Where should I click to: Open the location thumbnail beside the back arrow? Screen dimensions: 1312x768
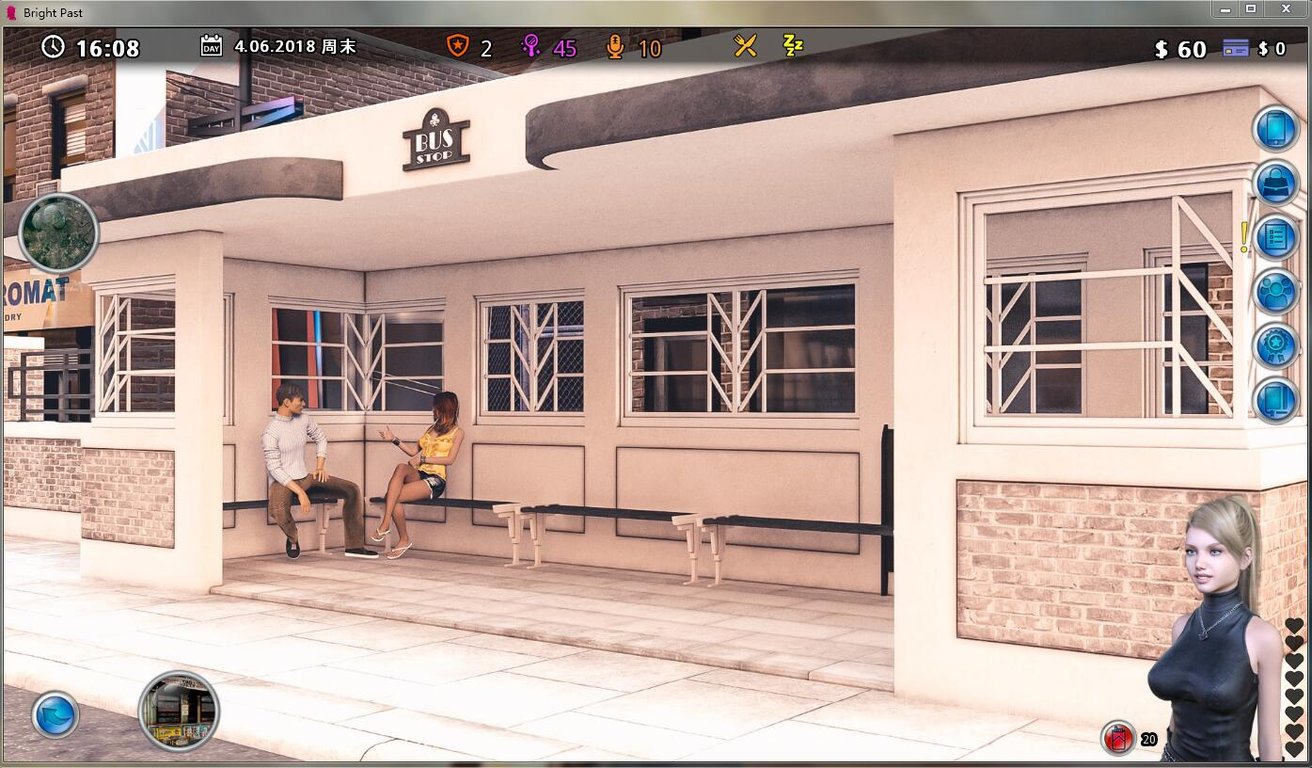coord(180,711)
